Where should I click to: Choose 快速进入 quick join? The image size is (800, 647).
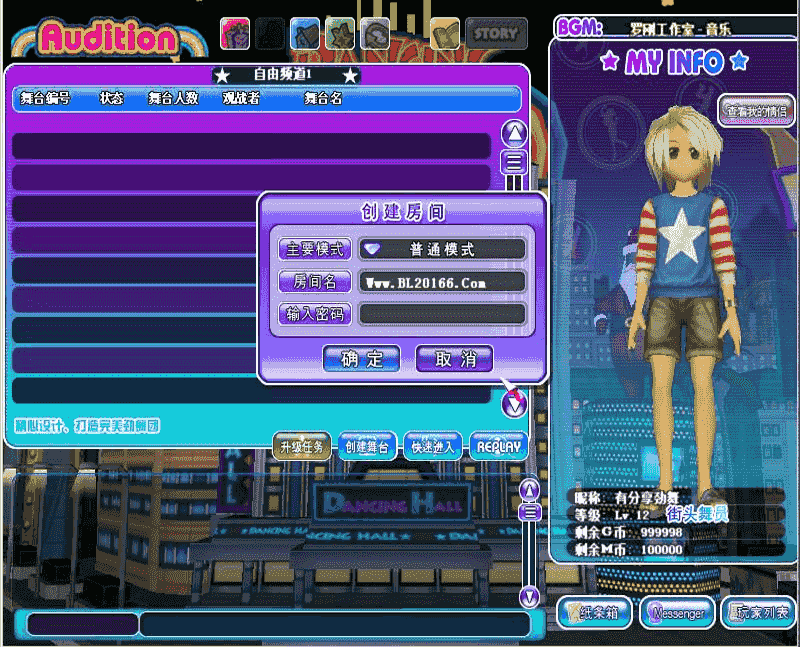coord(433,447)
